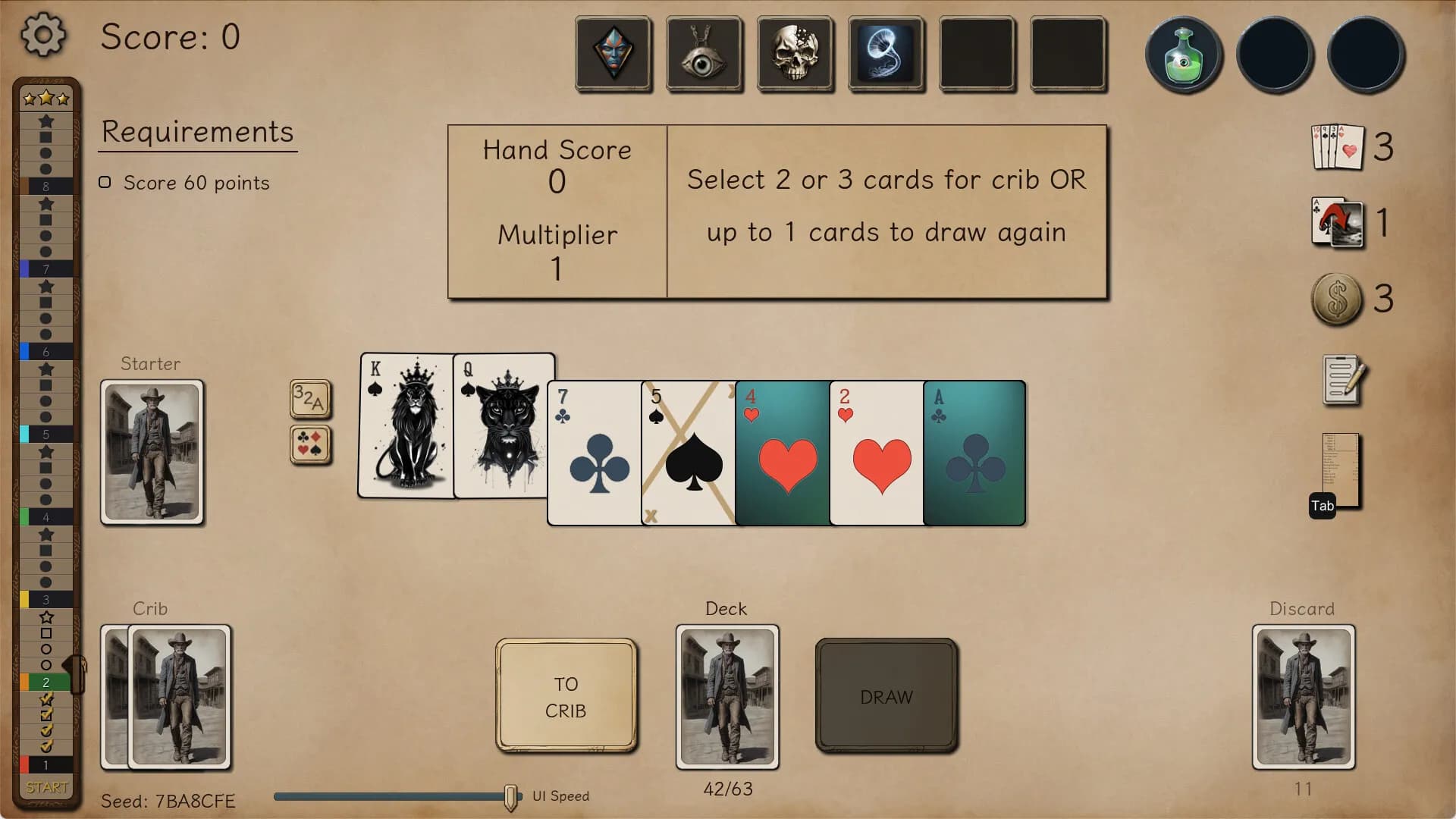Click the DRAW button
This screenshot has height=819, width=1456.
tap(886, 695)
